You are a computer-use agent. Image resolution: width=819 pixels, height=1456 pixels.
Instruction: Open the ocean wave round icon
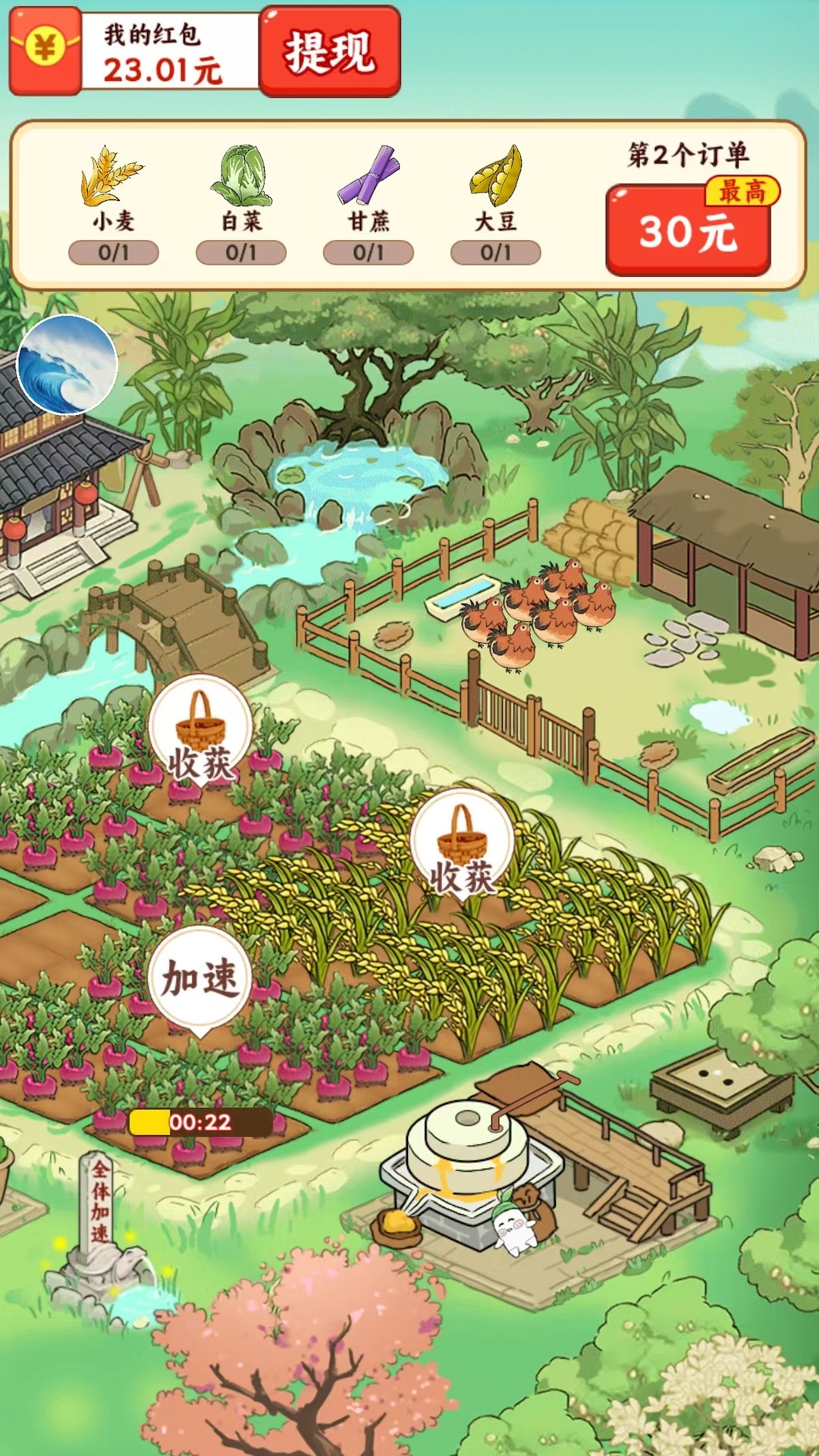tap(67, 365)
